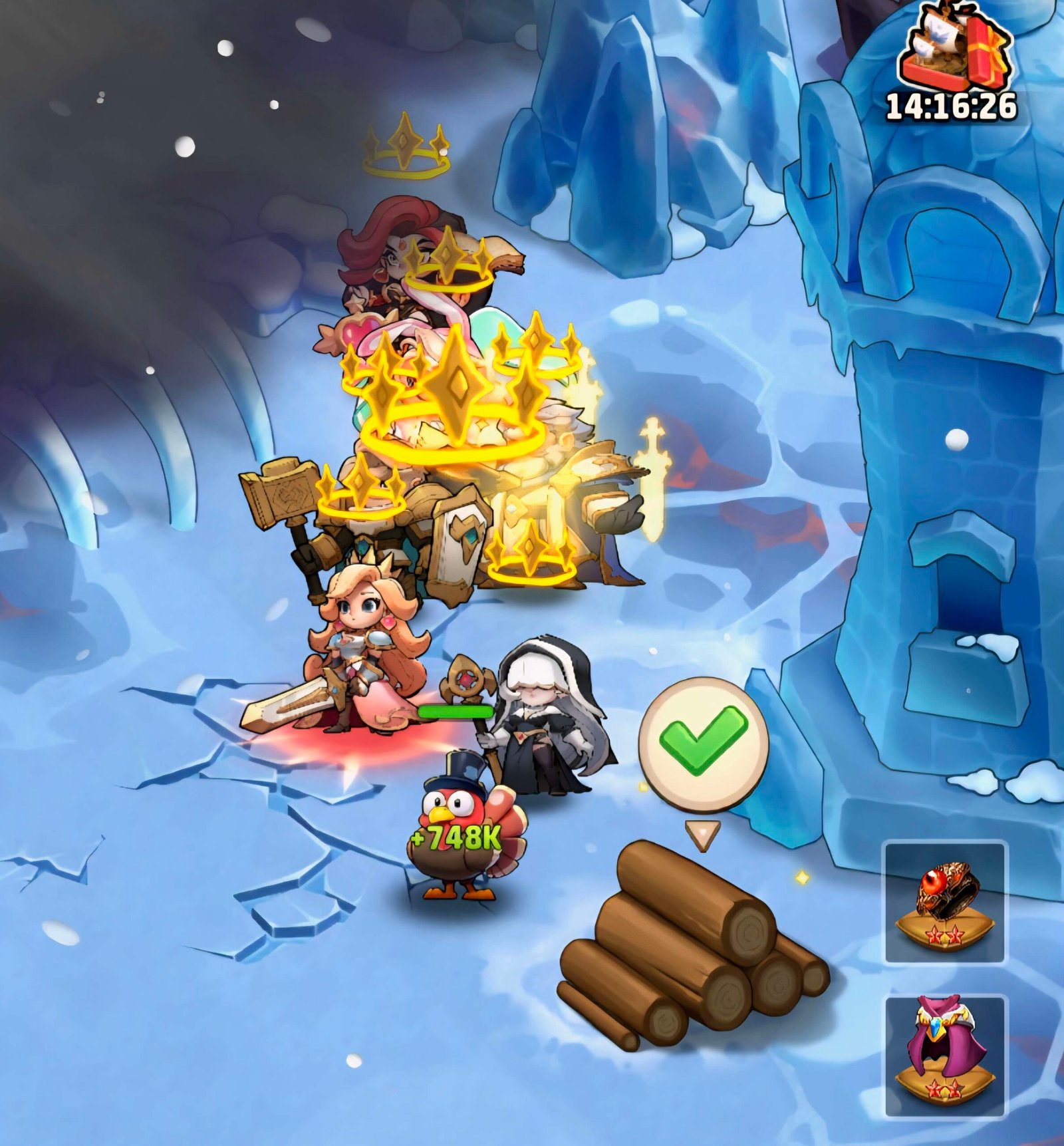The width and height of the screenshot is (1064, 1146).
Task: Select the red gem ring slot
Action: [x=945, y=901]
